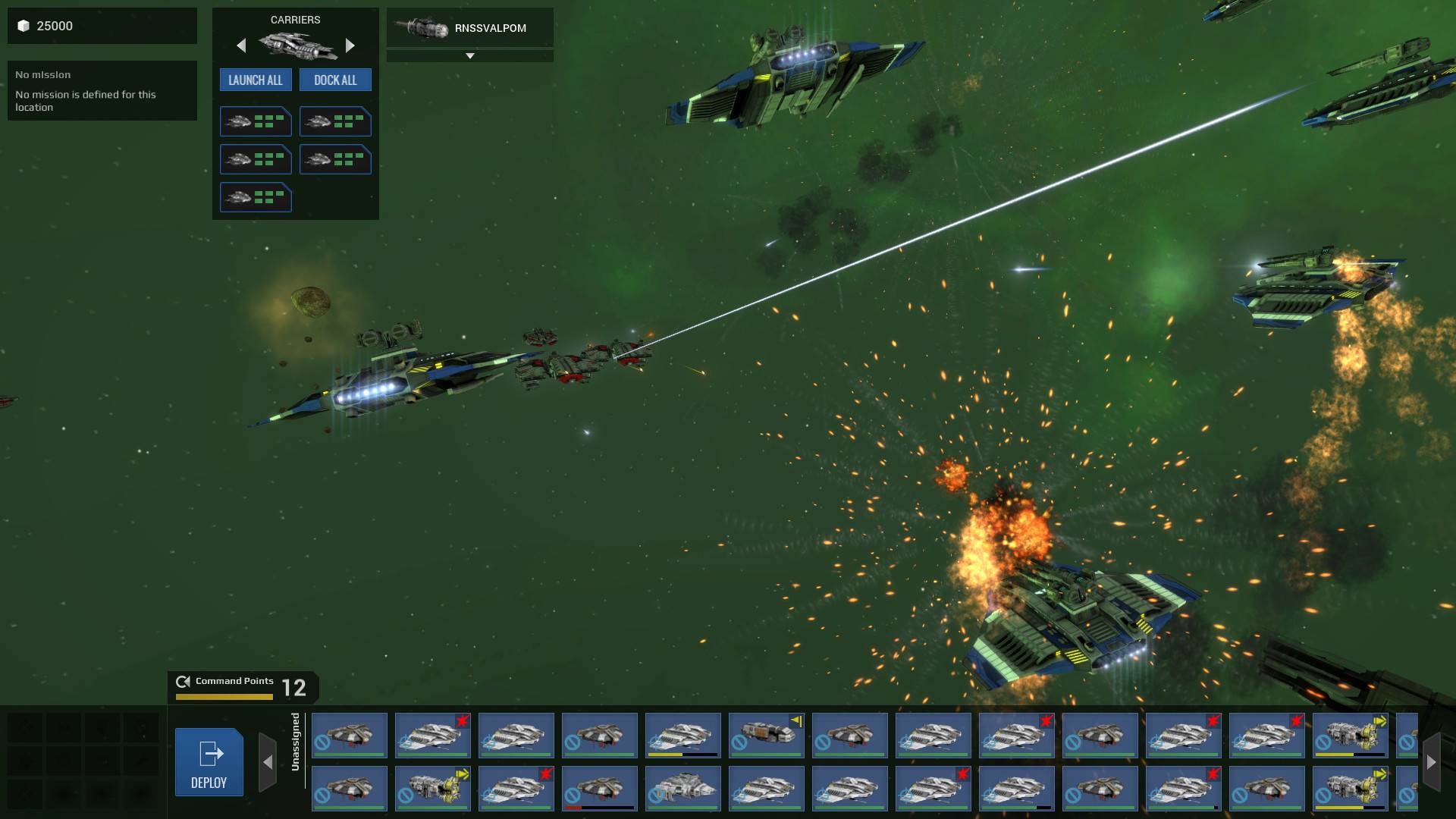Activate the Deploy button

pyautogui.click(x=209, y=761)
